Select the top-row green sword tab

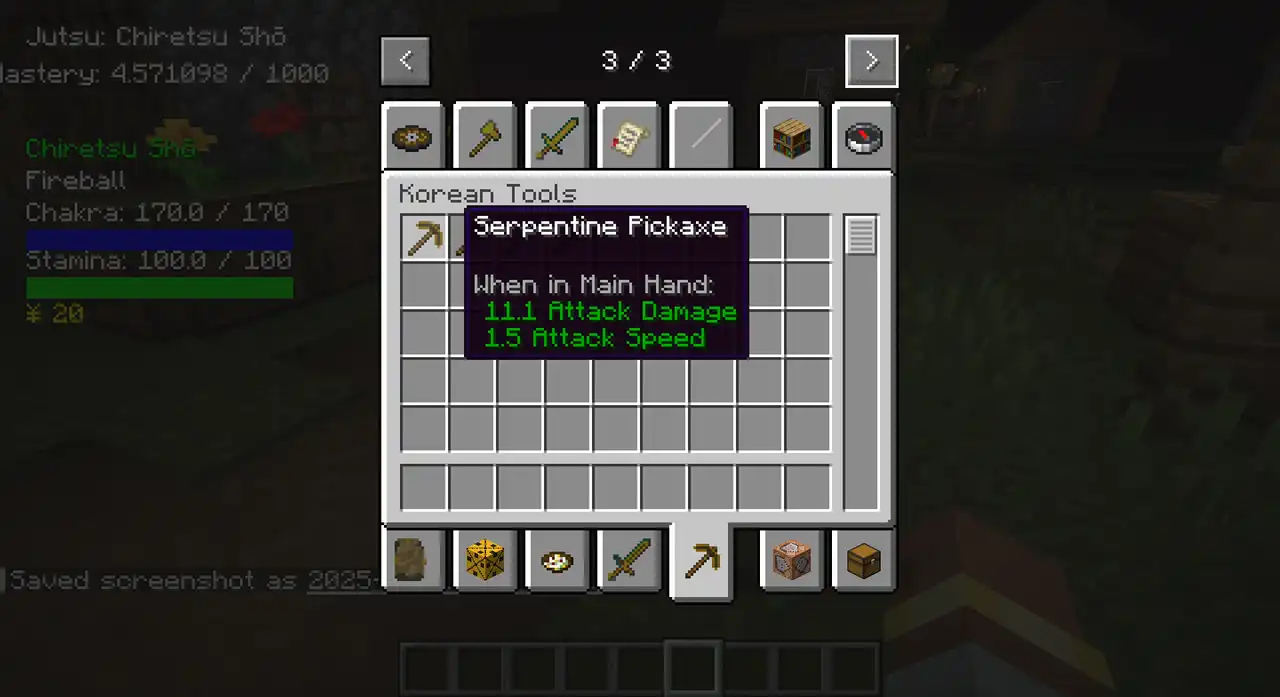pos(556,137)
